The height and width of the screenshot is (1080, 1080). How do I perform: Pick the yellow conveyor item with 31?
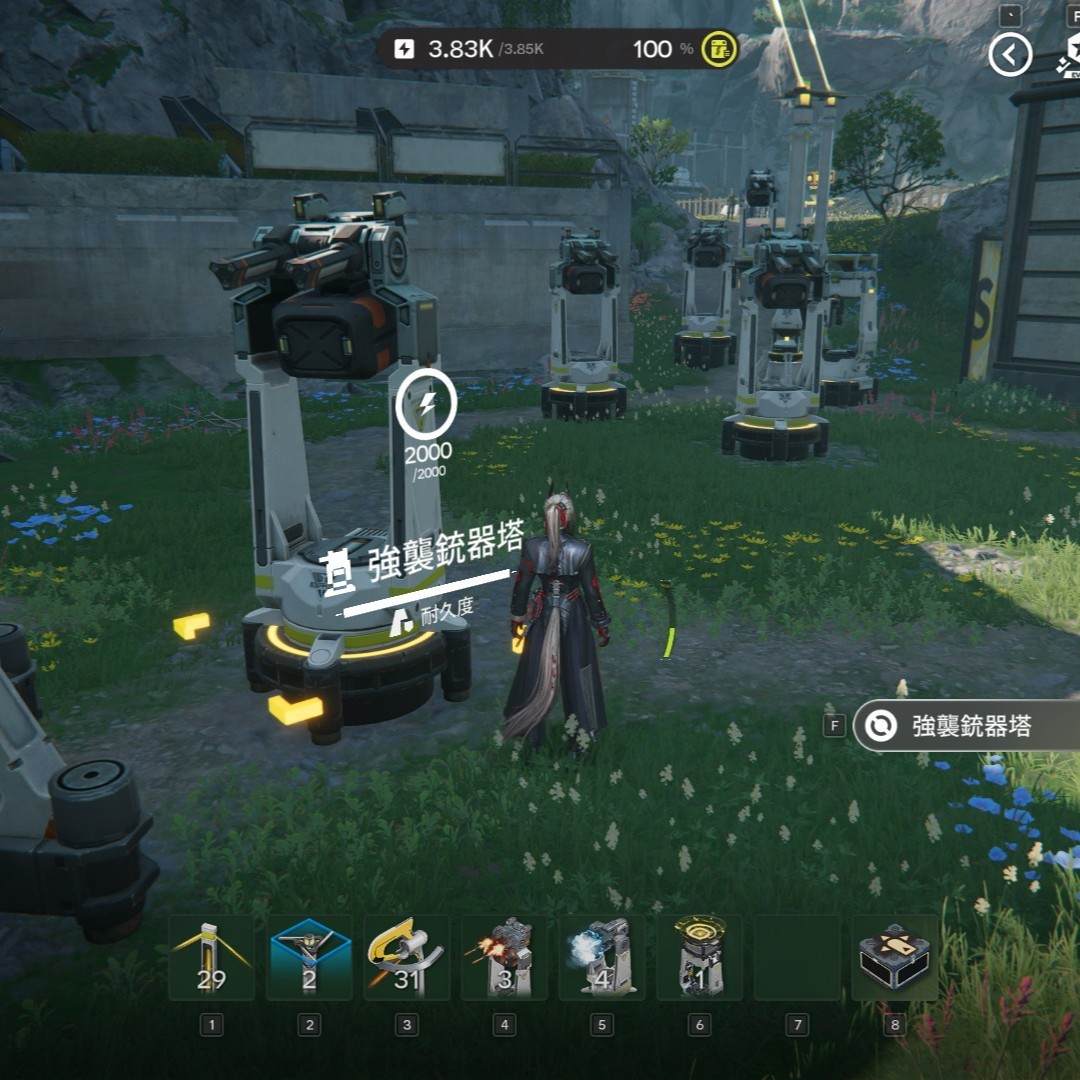click(406, 958)
